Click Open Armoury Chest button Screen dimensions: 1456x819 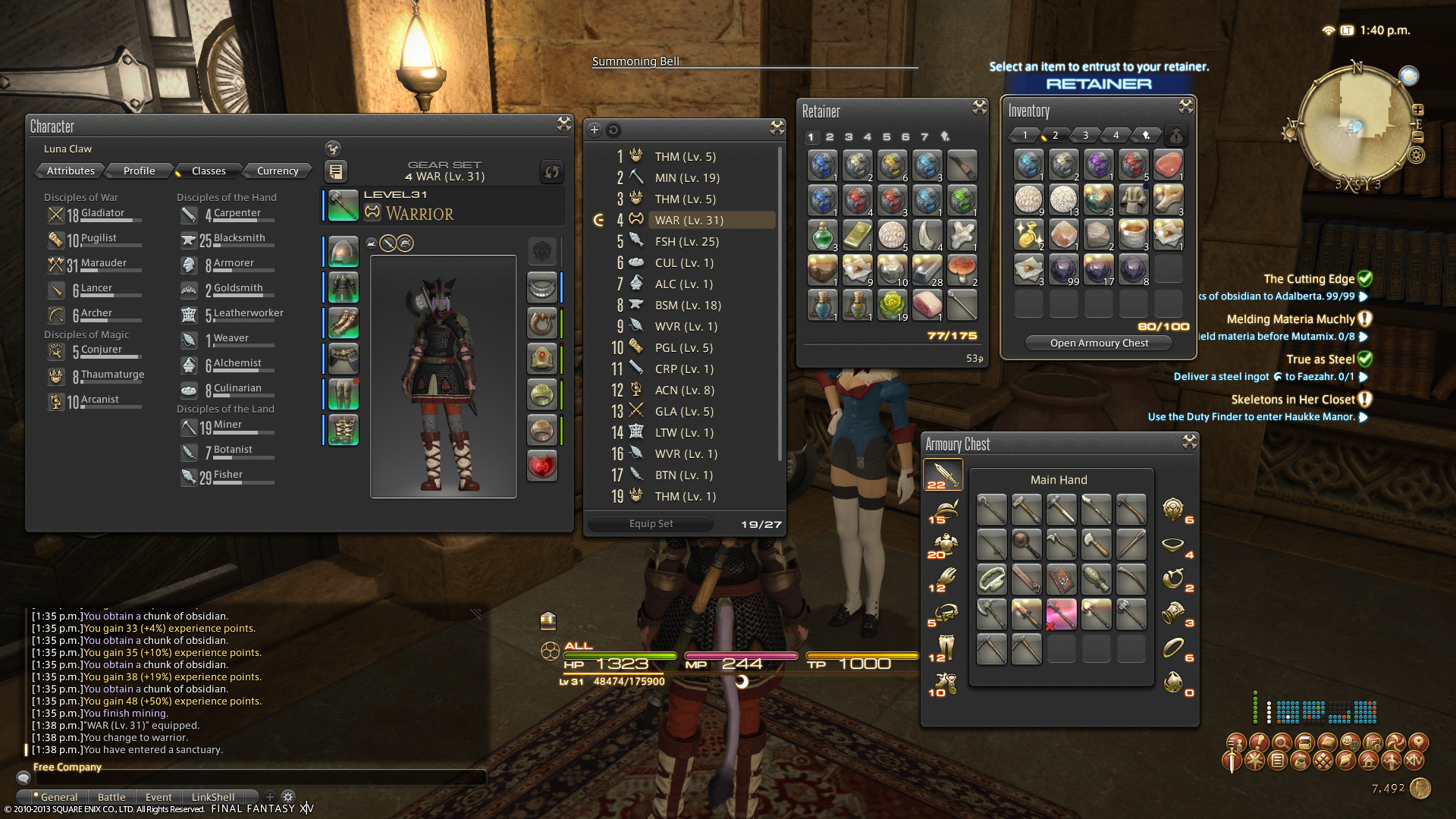1099,343
